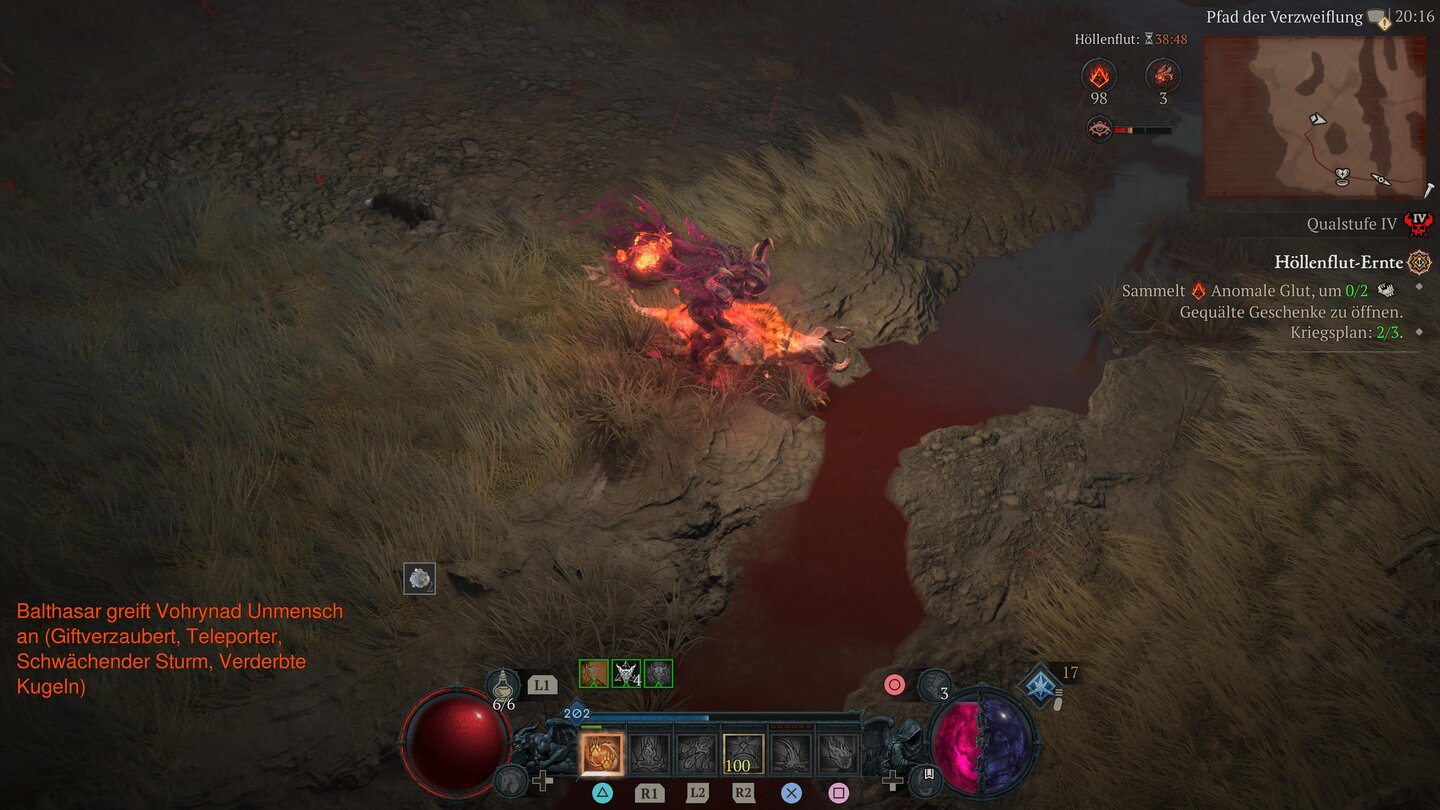
Task: Click the evade boot icon showing 3
Action: [934, 685]
